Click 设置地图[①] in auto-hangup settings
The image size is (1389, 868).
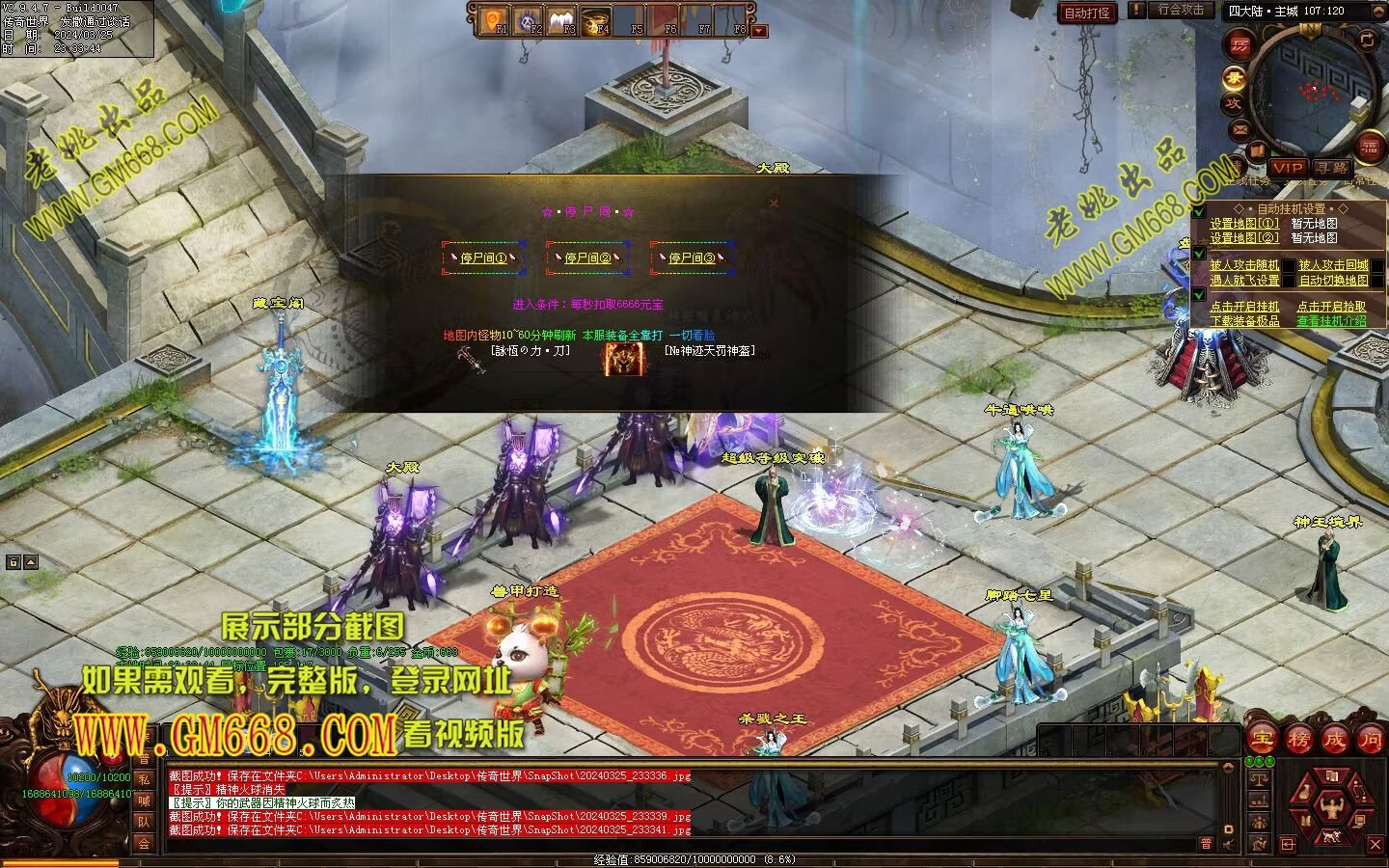(x=1244, y=224)
